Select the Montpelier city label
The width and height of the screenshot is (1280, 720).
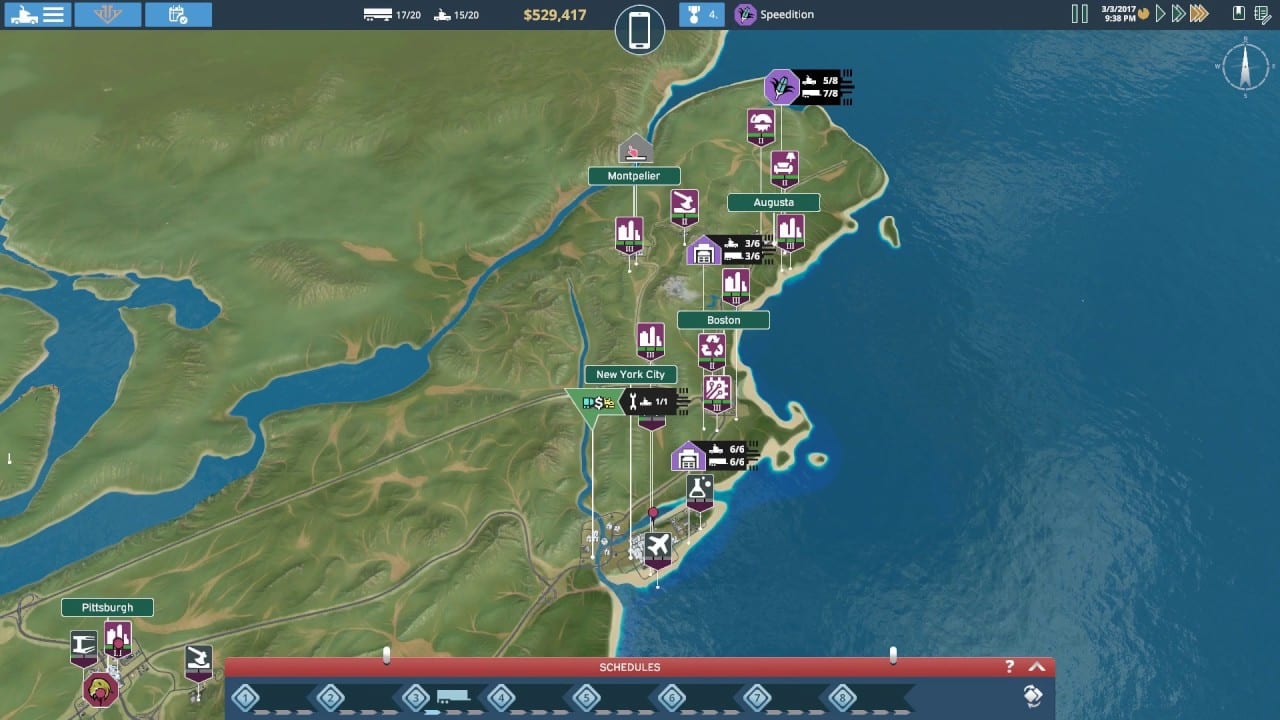coord(634,176)
